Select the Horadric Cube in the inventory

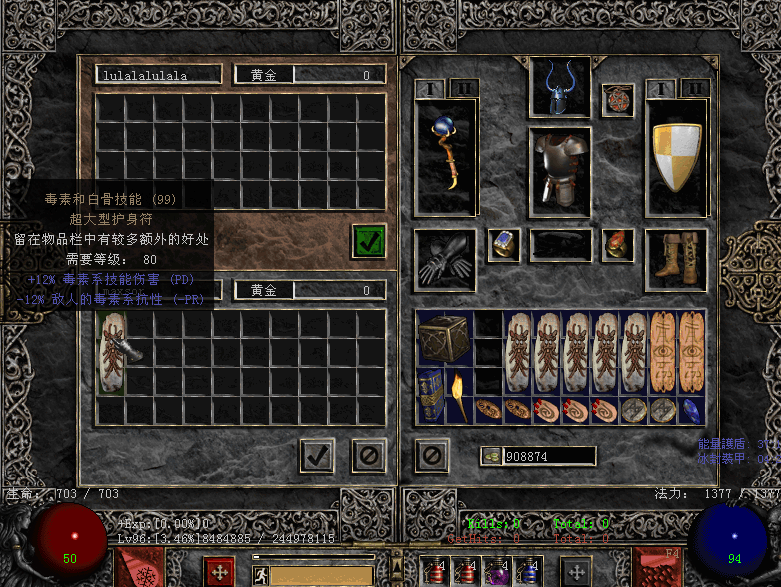point(444,339)
